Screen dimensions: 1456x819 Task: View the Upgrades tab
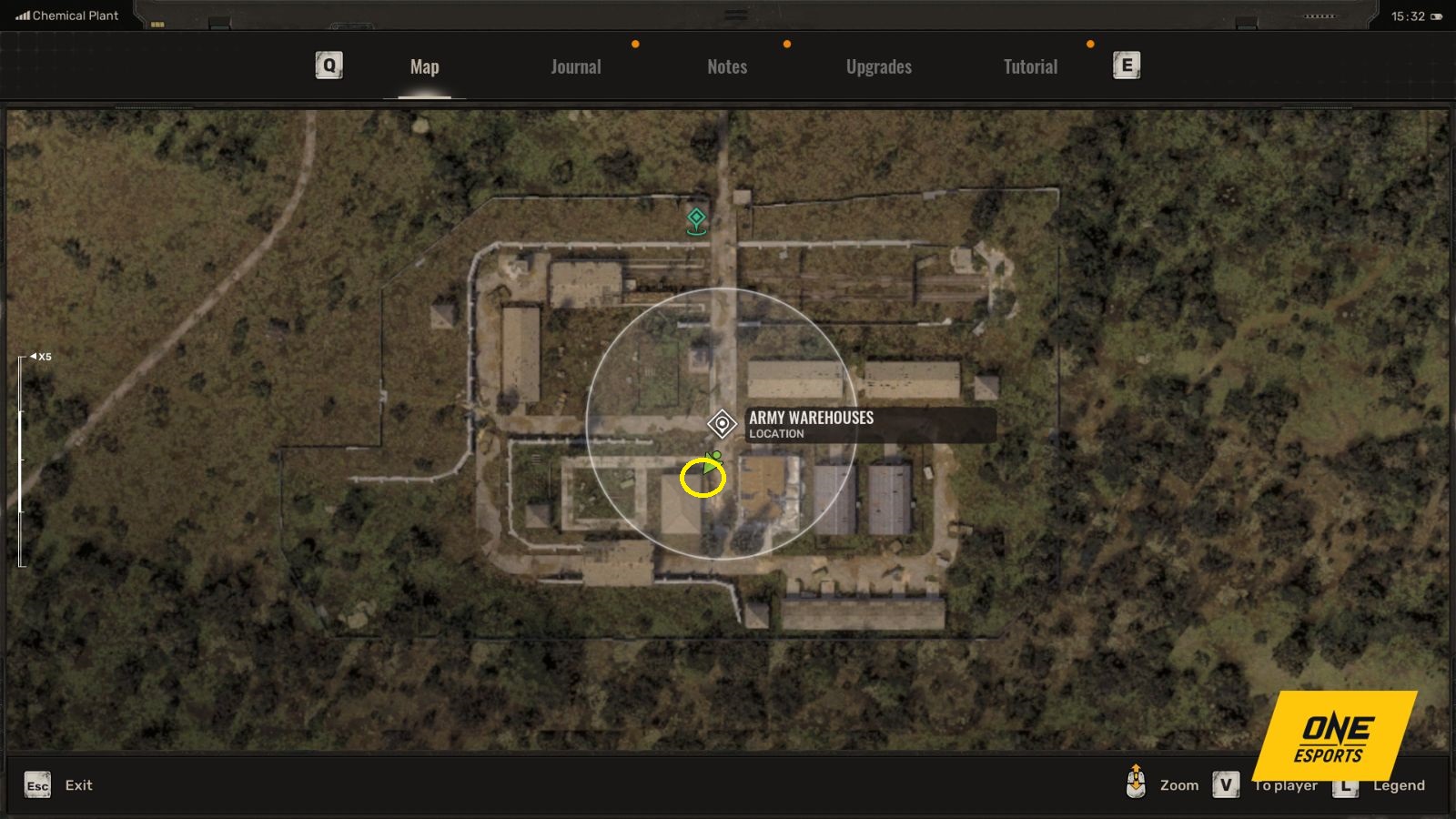pyautogui.click(x=877, y=66)
